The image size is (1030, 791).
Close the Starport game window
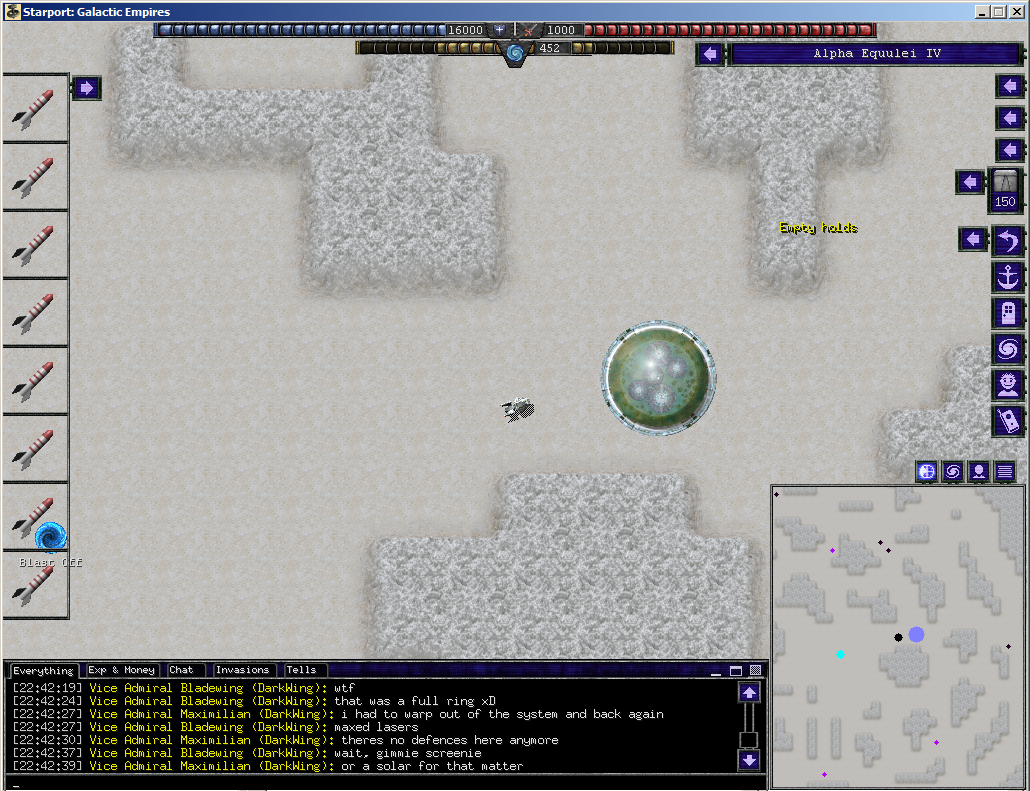coord(1016,11)
